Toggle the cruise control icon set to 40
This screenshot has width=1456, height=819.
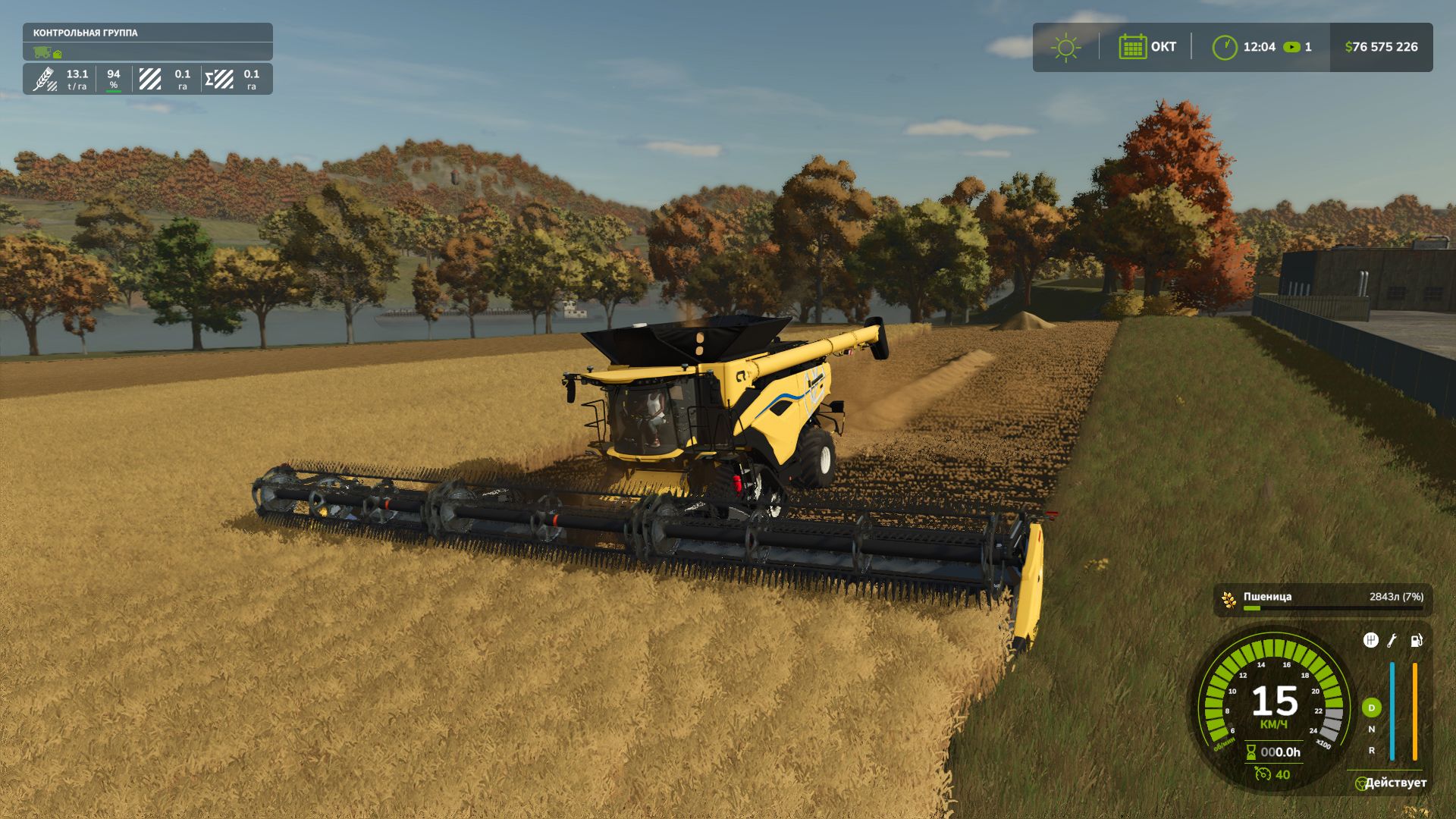click(x=1263, y=774)
